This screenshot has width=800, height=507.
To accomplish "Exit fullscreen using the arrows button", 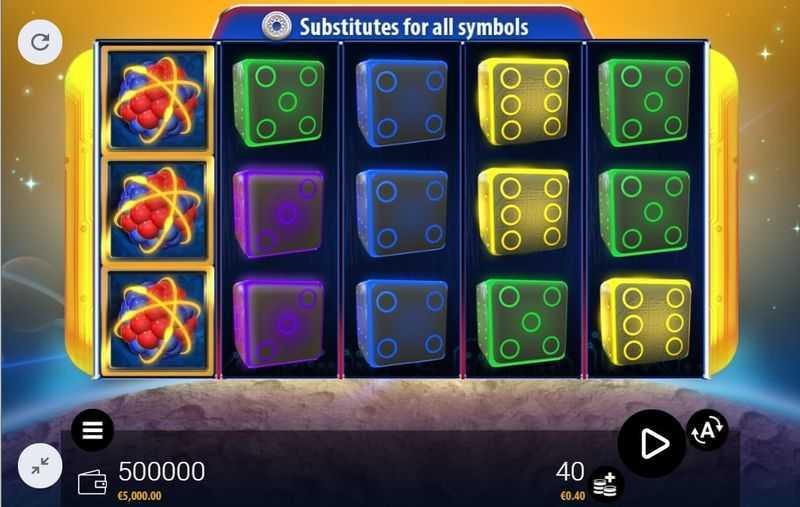I will pos(40,465).
